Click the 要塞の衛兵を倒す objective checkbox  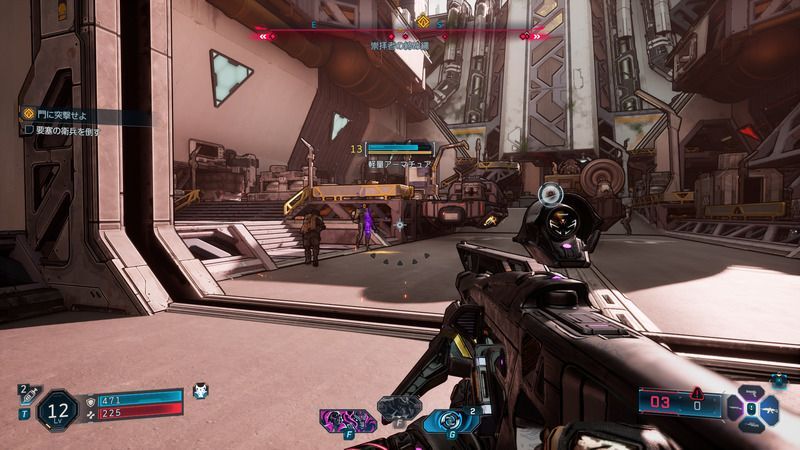[28, 130]
